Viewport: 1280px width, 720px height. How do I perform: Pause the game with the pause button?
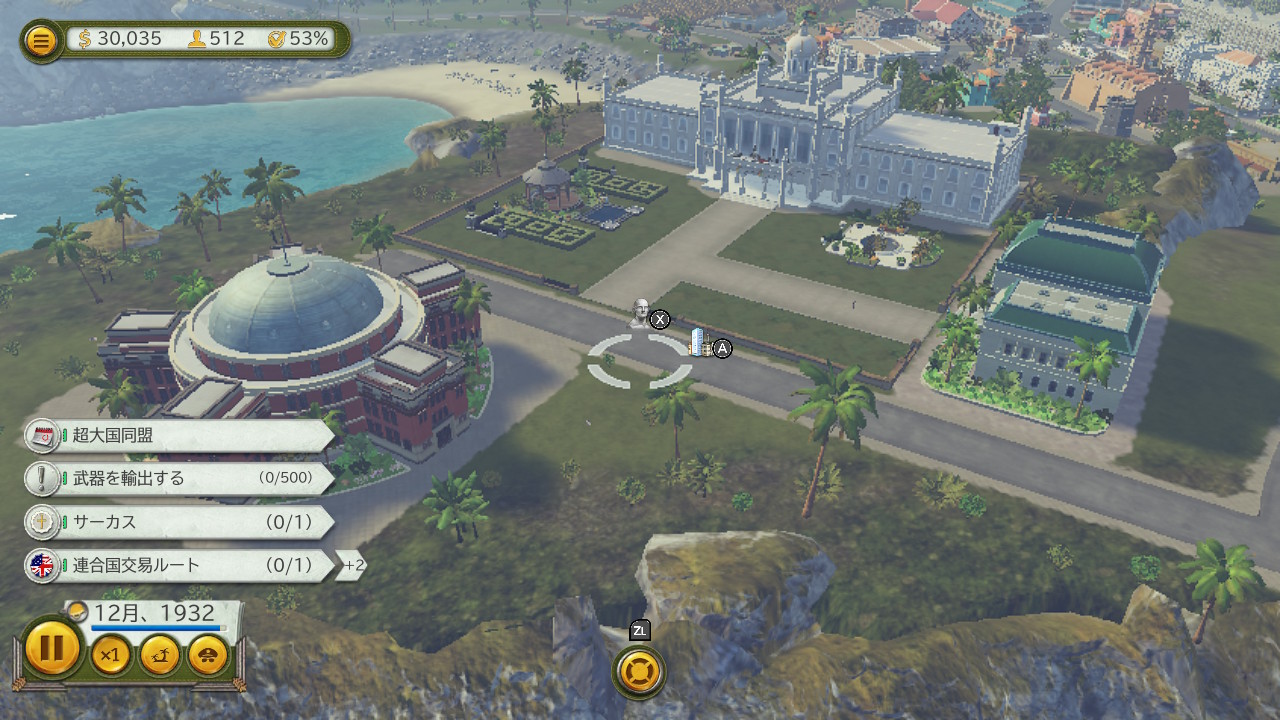tap(51, 648)
